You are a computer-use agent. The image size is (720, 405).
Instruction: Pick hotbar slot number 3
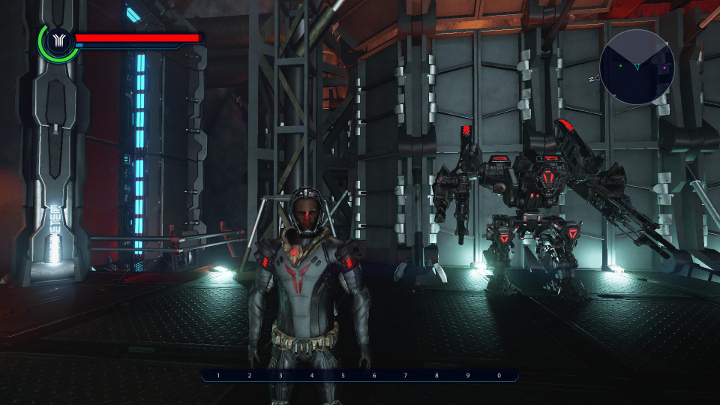tap(280, 376)
